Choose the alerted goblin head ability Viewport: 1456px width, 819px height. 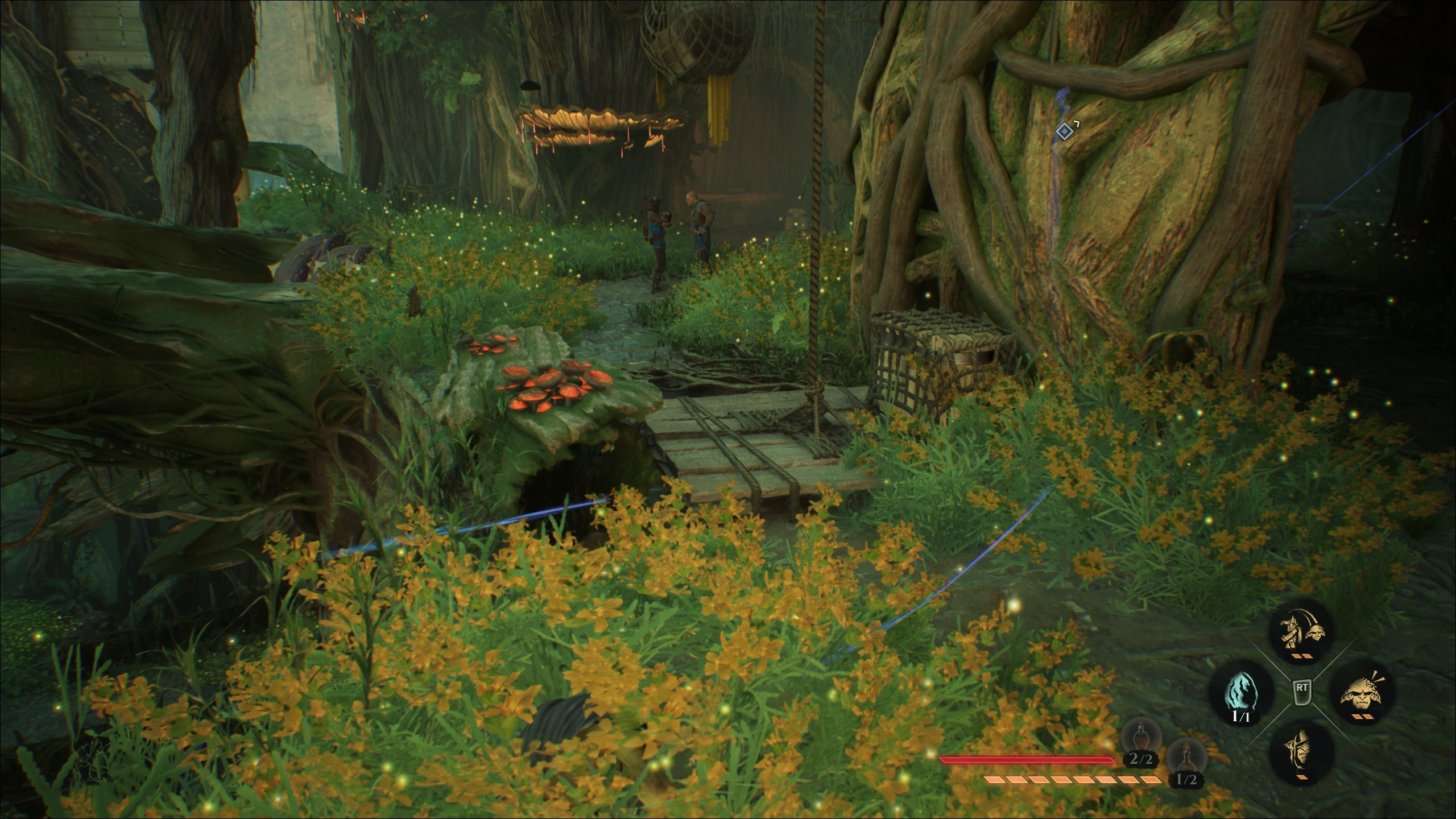click(x=1360, y=702)
